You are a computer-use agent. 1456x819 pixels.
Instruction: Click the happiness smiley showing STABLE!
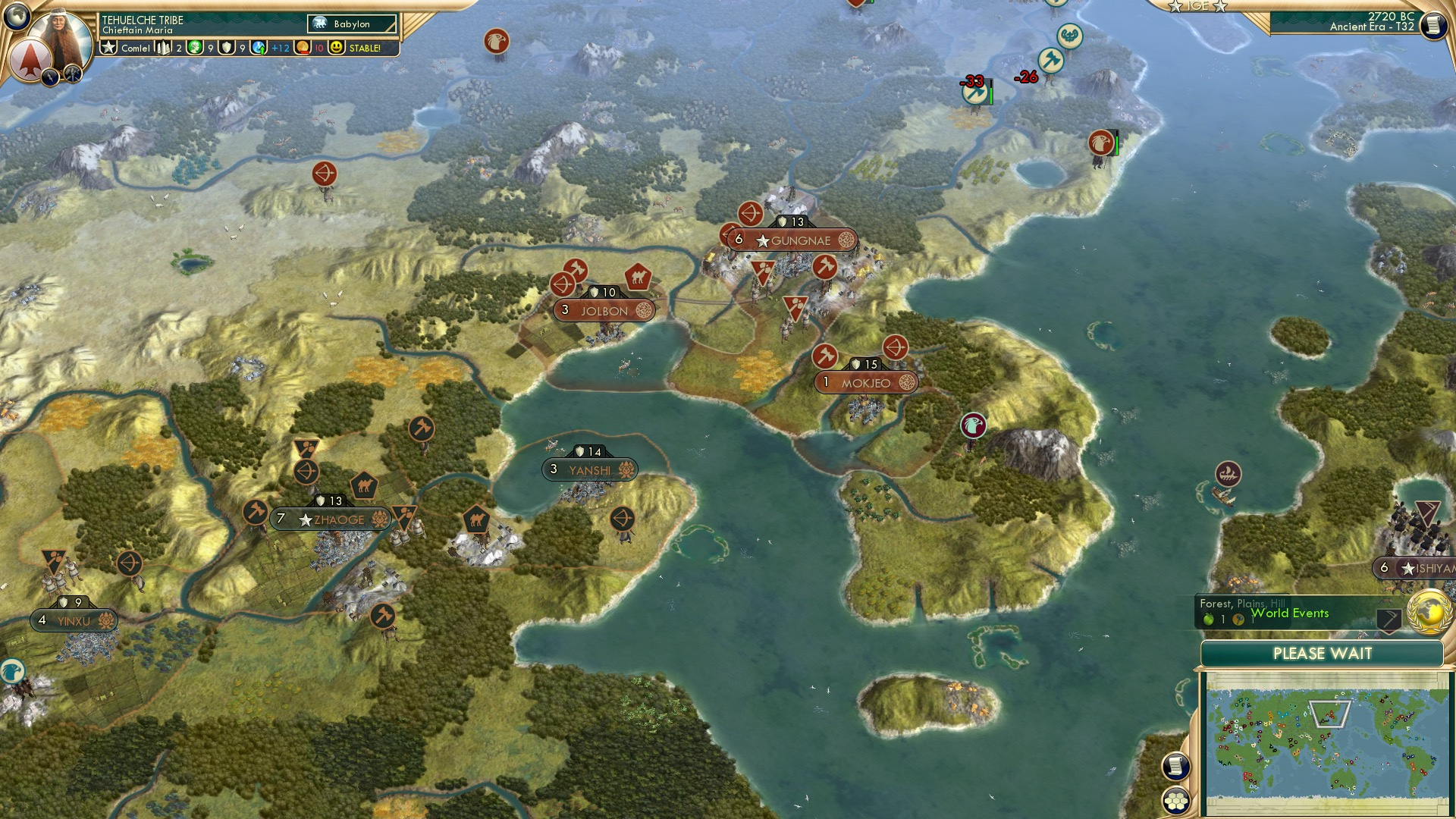(337, 48)
